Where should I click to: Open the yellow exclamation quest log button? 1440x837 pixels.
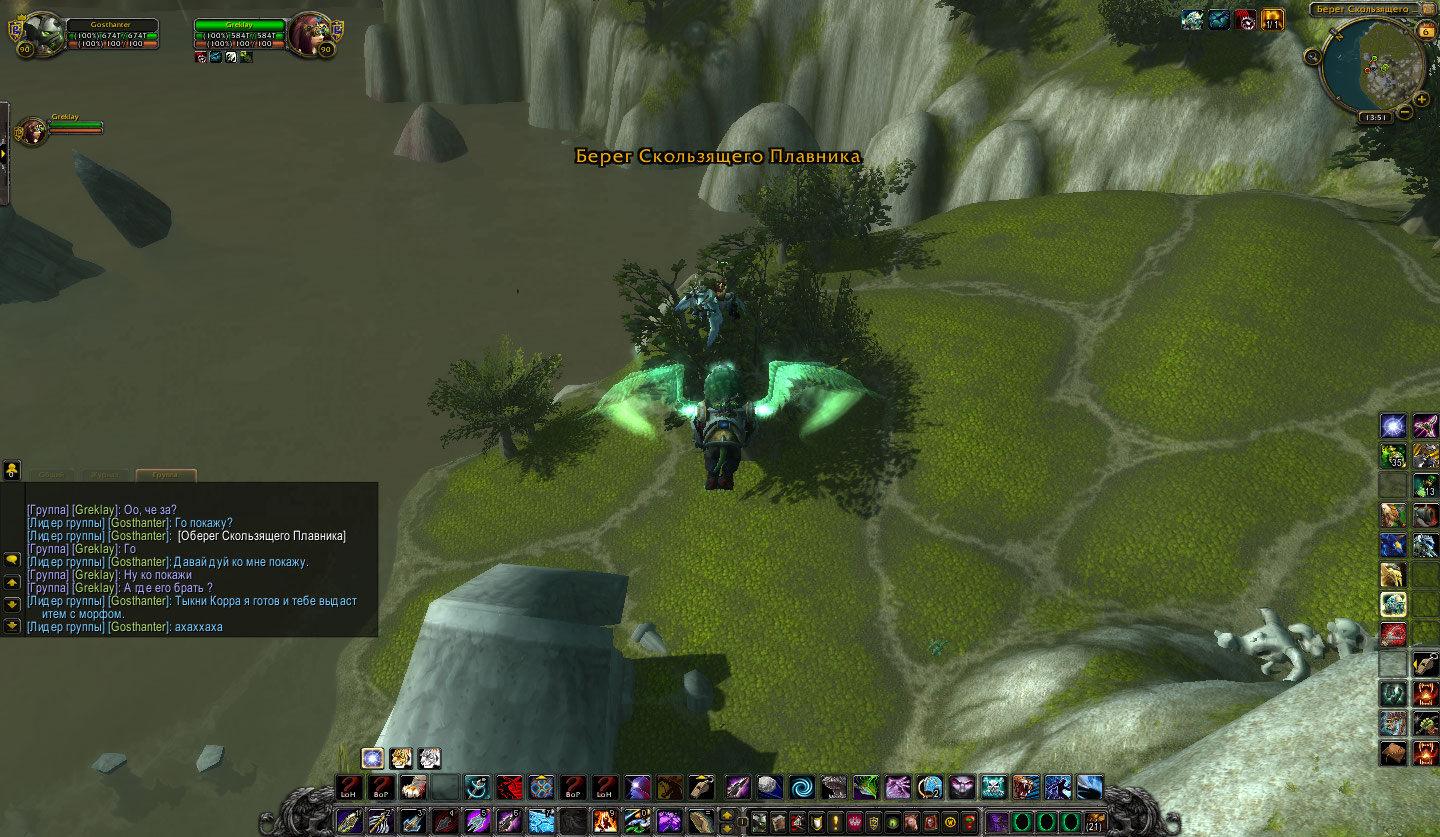coord(835,823)
